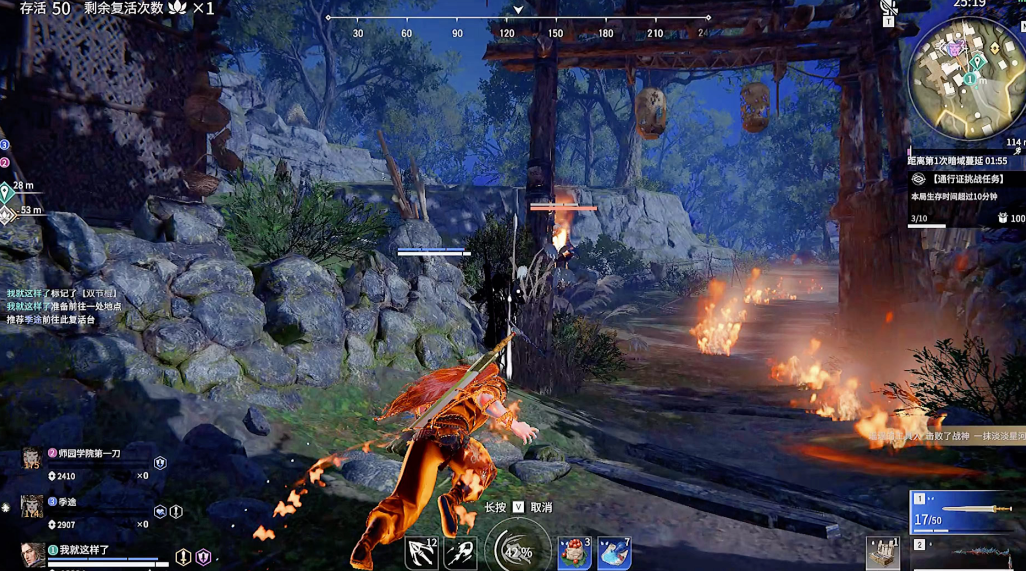Image resolution: width=1026 pixels, height=571 pixels.
Task: Select teammate 季途 in the squad list
Action: (x=70, y=502)
